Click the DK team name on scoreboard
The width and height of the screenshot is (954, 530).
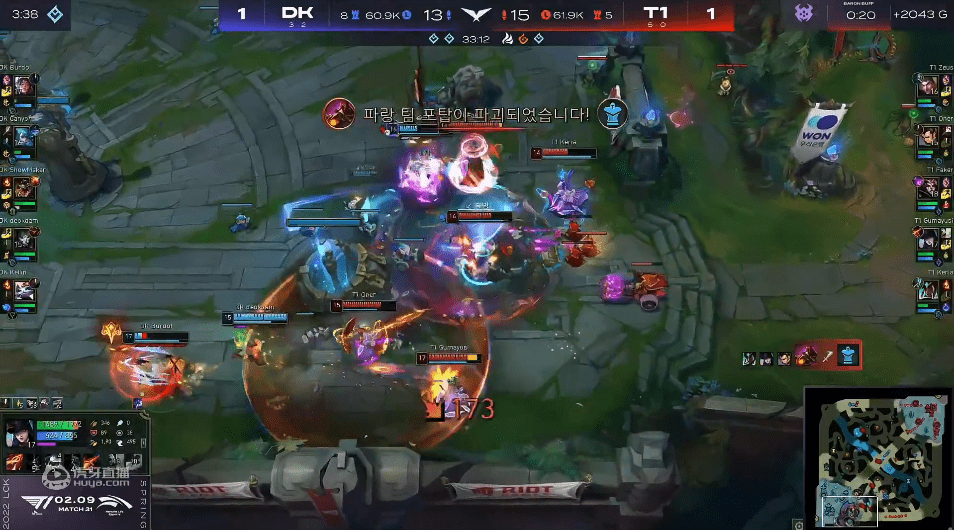(x=298, y=13)
